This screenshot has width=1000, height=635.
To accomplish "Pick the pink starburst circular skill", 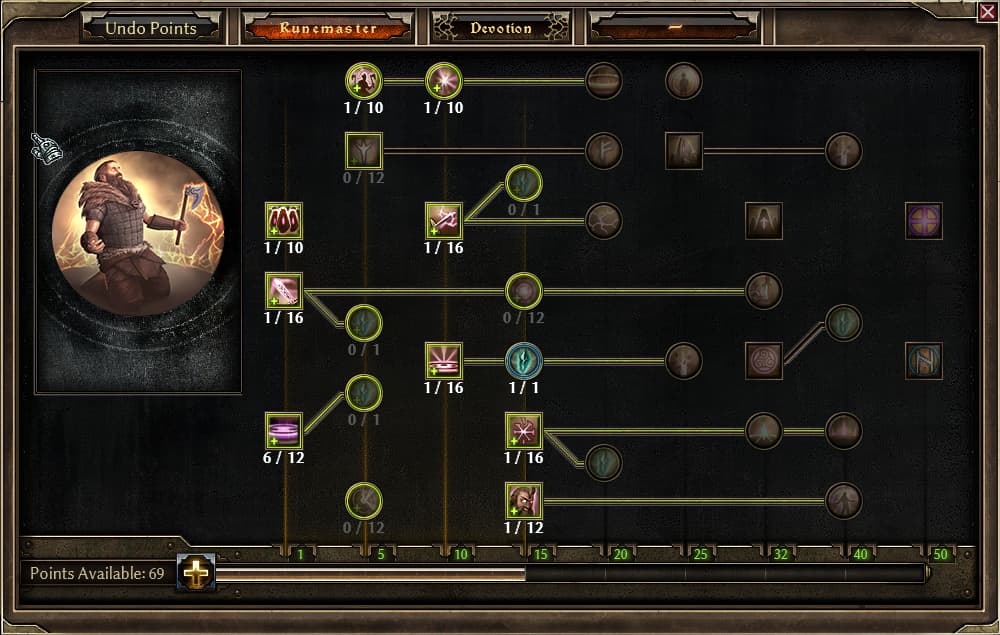I will pyautogui.click(x=443, y=81).
